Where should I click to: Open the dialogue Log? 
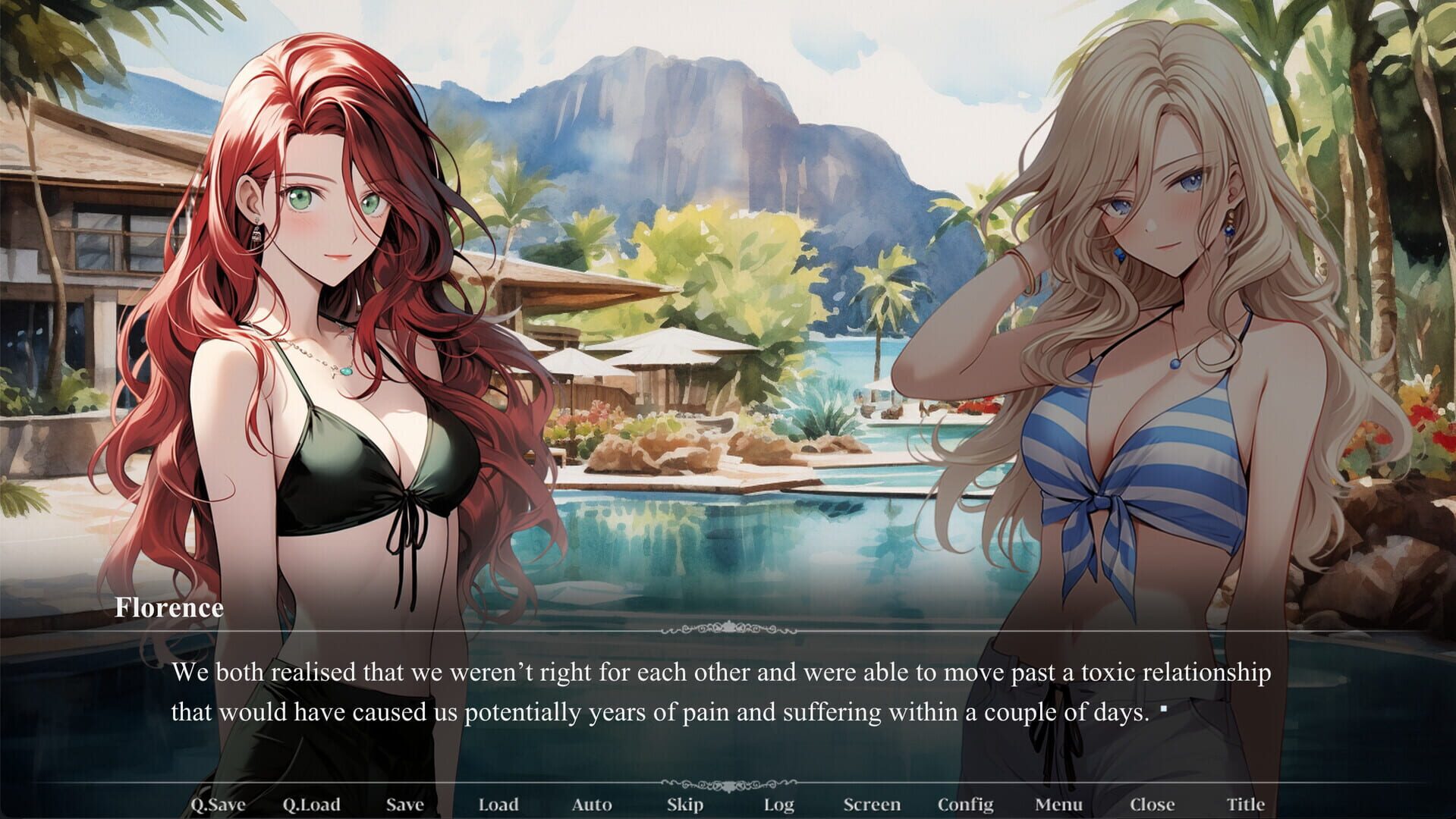(779, 805)
